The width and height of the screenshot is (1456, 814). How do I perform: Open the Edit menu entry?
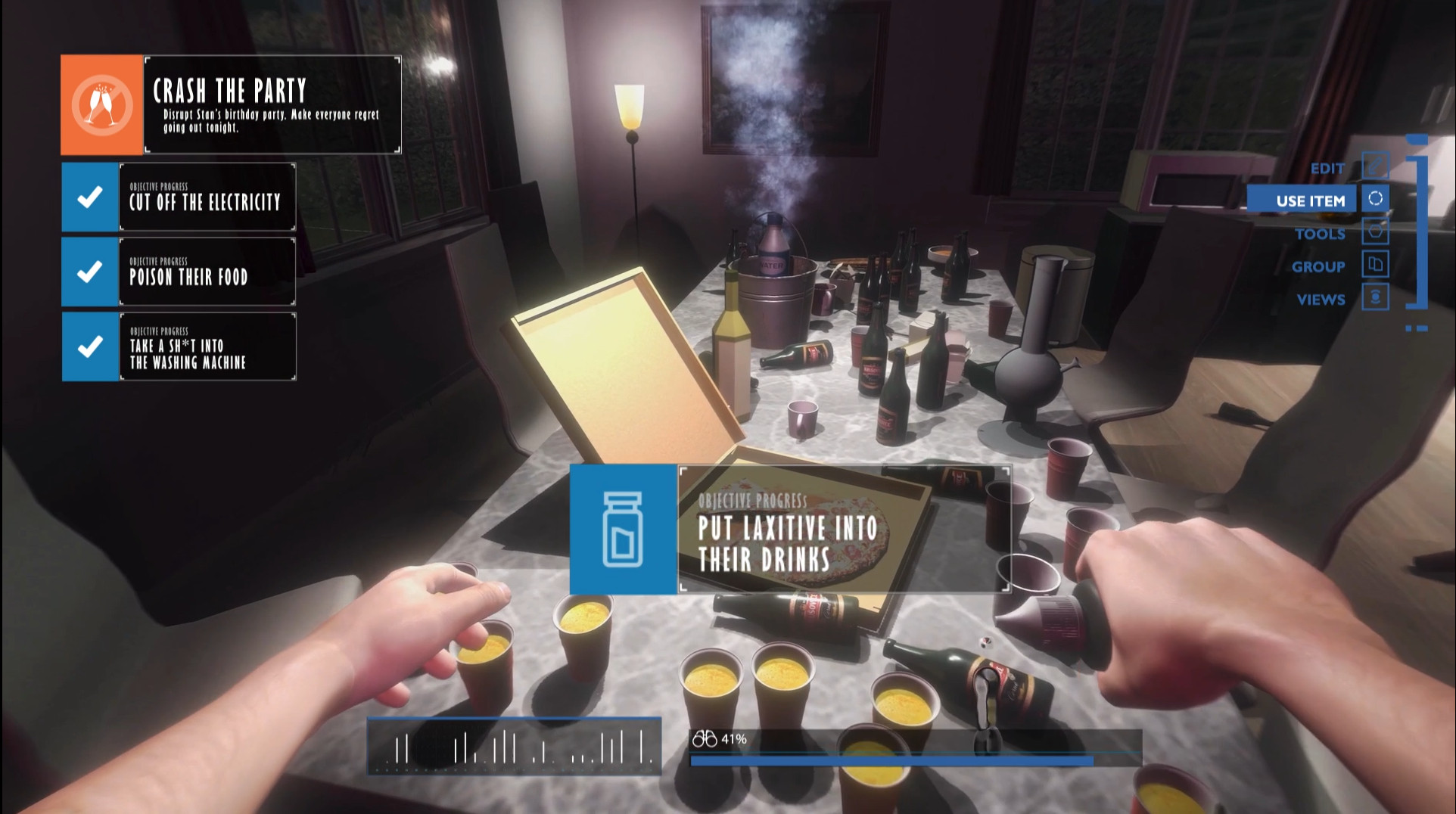(x=1328, y=167)
